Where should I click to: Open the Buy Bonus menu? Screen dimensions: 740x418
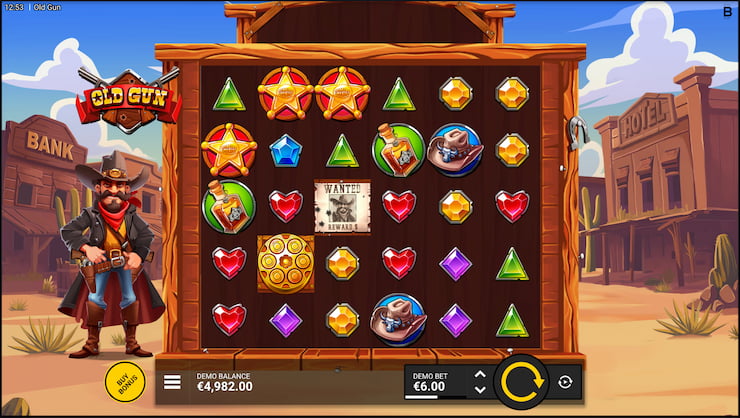pos(125,382)
